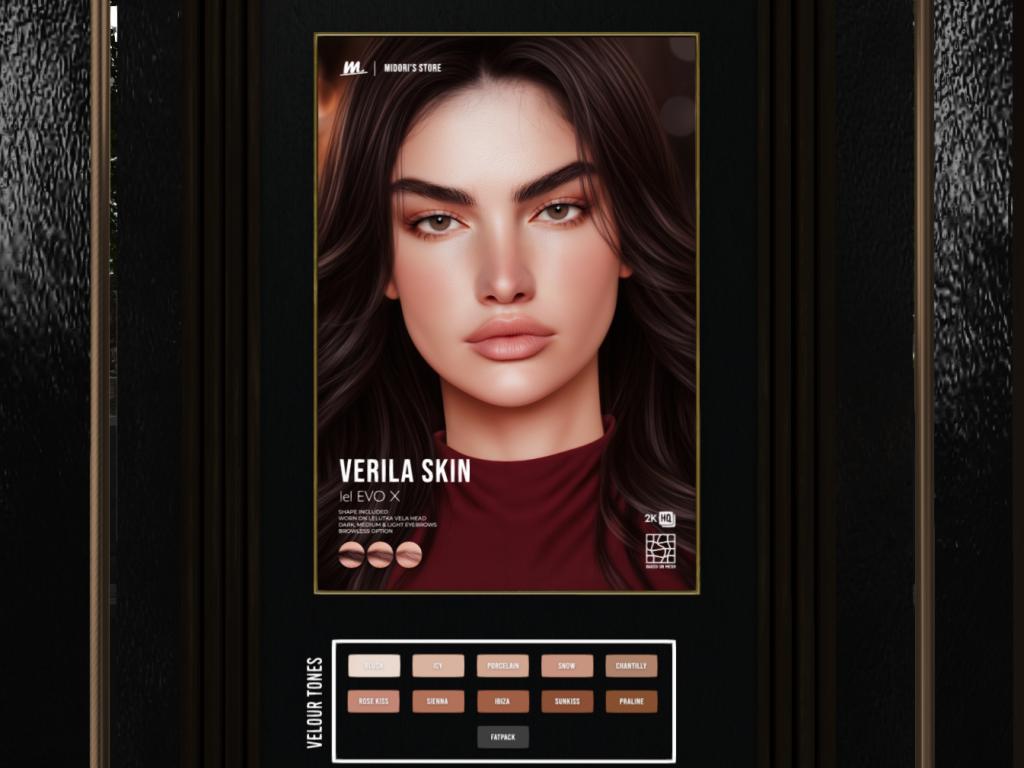Select the Rose Kiss skin tone
Screen dimensions: 1024x768
[374, 702]
